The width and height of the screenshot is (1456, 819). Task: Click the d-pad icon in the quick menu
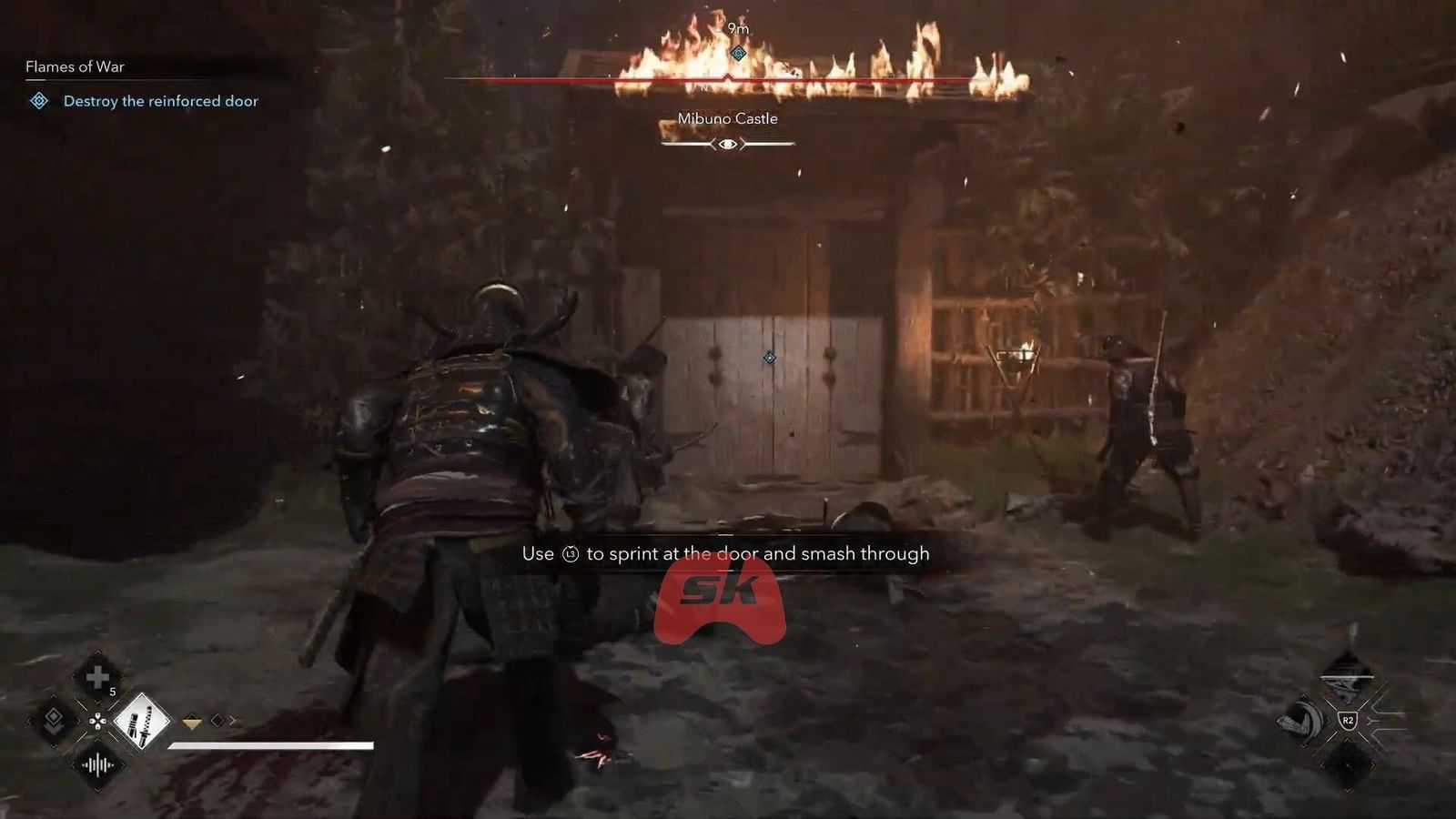97,722
